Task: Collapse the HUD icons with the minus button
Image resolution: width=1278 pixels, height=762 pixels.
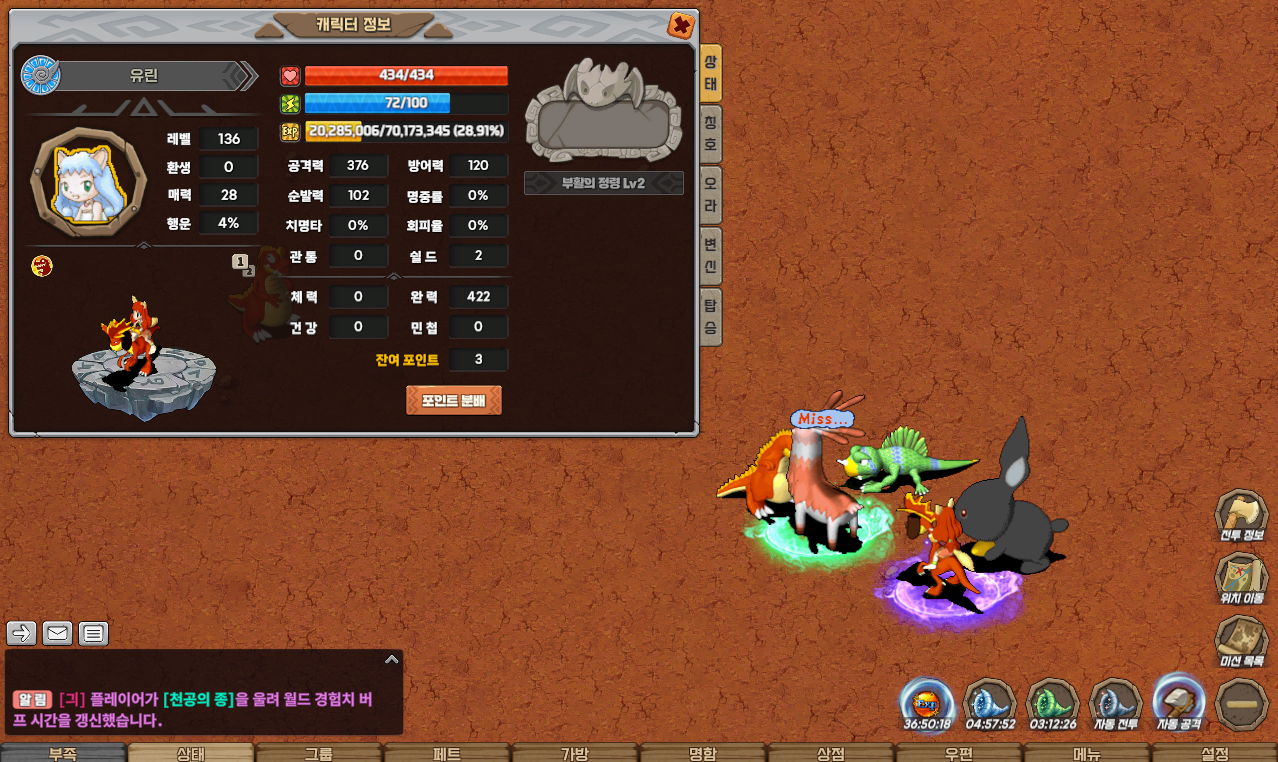Action: [1241, 704]
